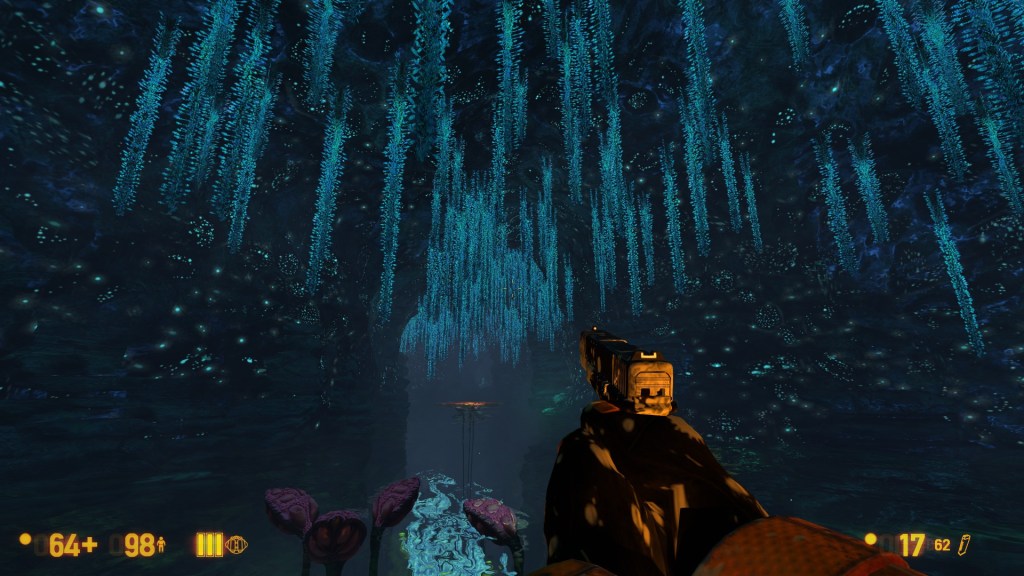Click the HEV suit figure icon
The height and width of the screenshot is (576, 1024).
161,545
